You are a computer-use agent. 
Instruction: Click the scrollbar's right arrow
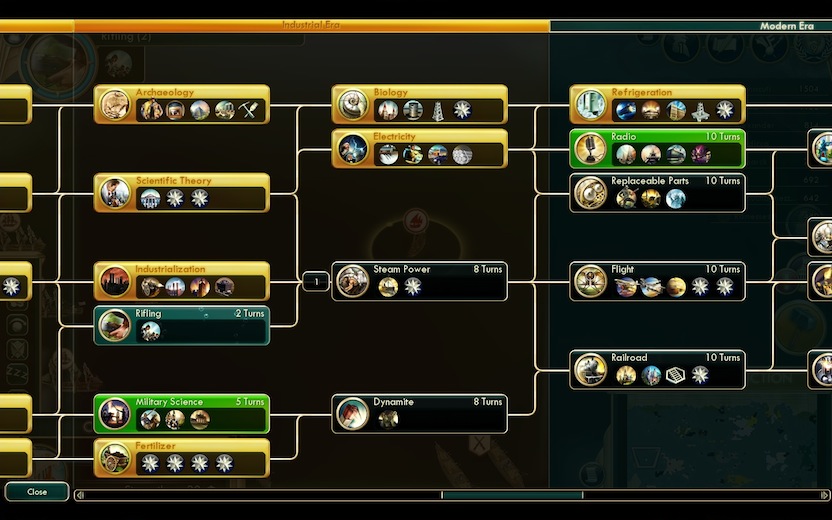click(x=825, y=494)
